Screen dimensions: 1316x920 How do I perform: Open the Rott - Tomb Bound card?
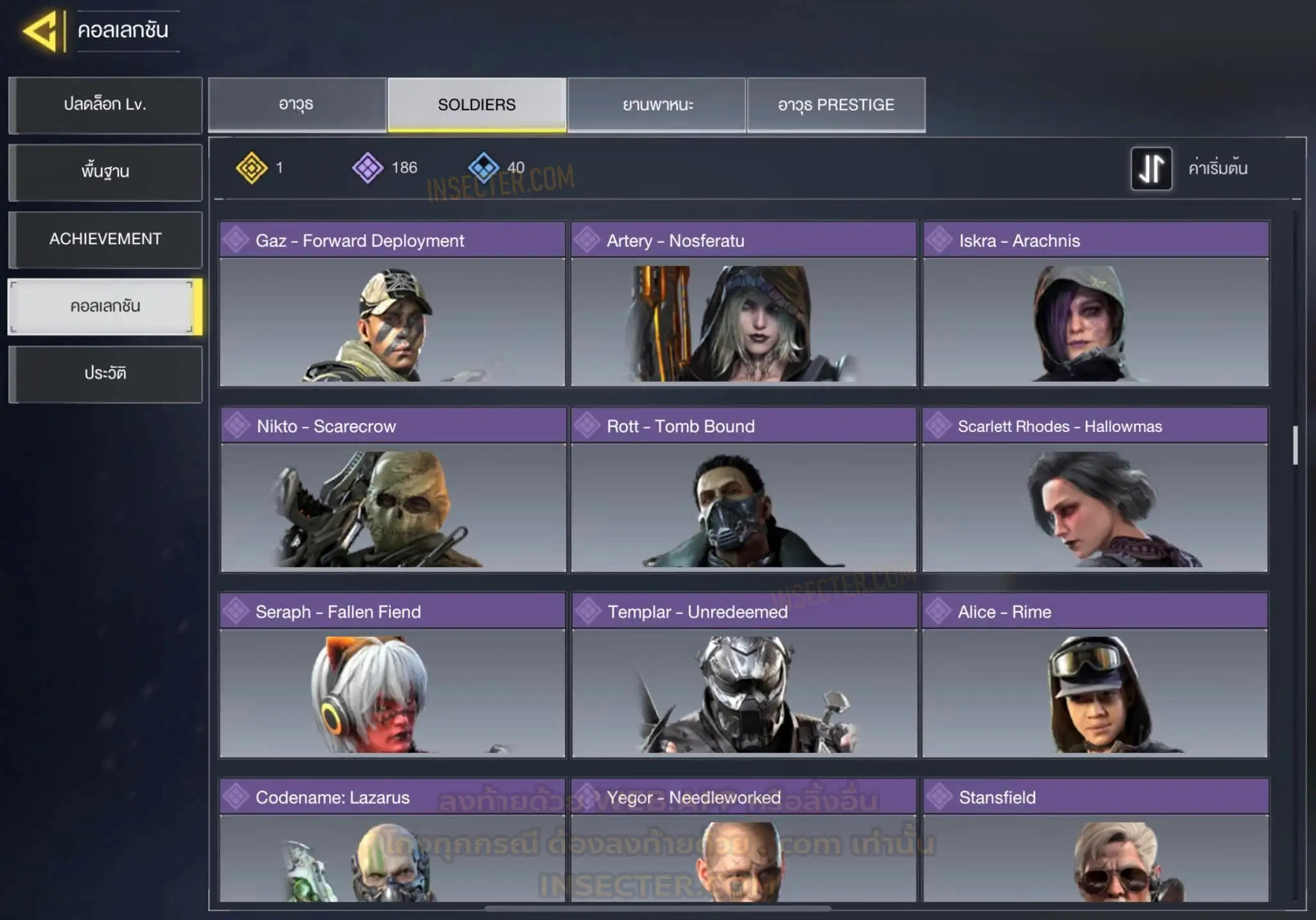coord(743,489)
